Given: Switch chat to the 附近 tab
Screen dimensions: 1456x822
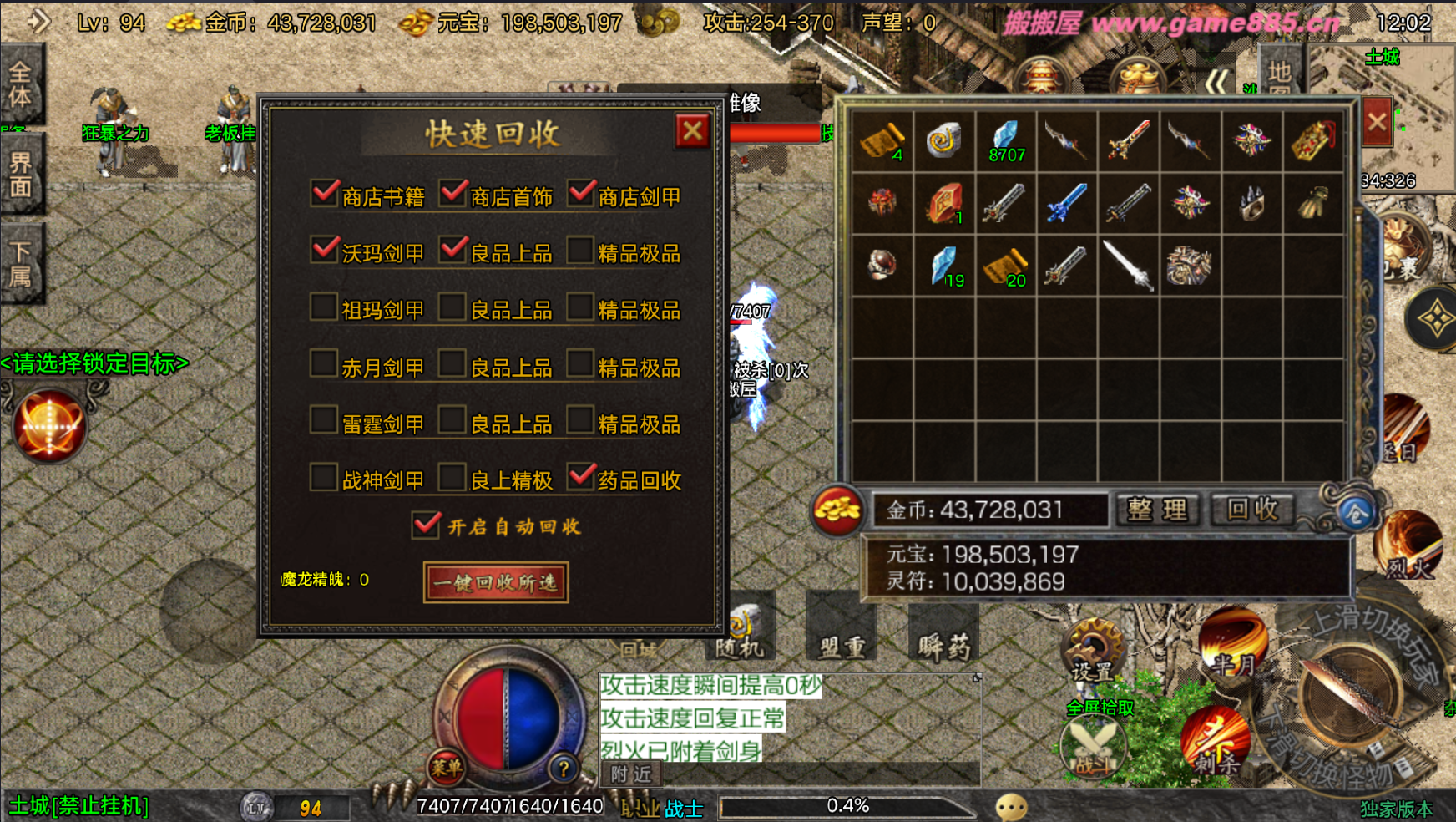Looking at the screenshot, I should (630, 774).
